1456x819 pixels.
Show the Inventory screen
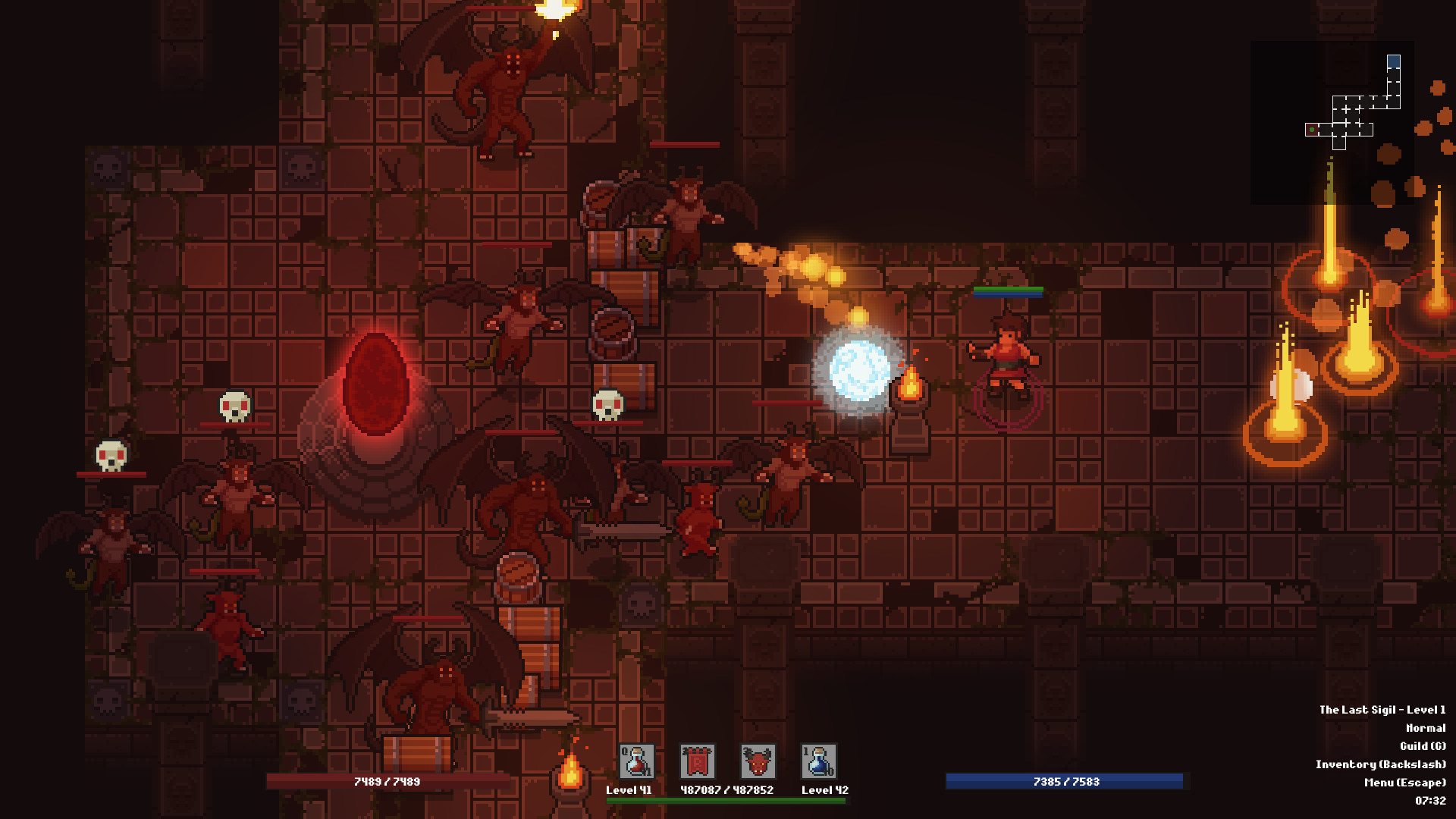click(1380, 764)
